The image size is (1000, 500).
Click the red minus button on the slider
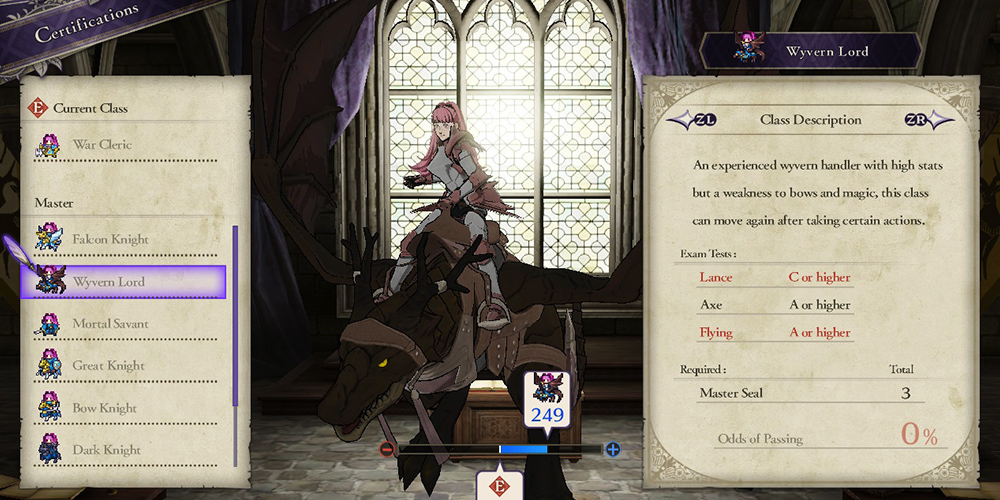(x=387, y=450)
